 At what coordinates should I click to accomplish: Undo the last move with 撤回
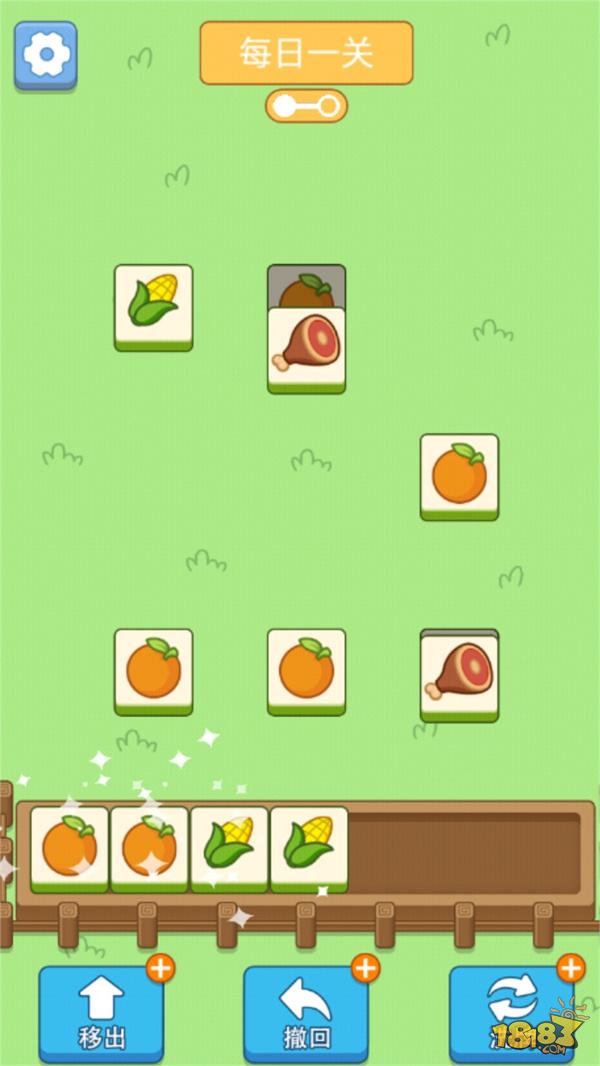pos(305,1012)
